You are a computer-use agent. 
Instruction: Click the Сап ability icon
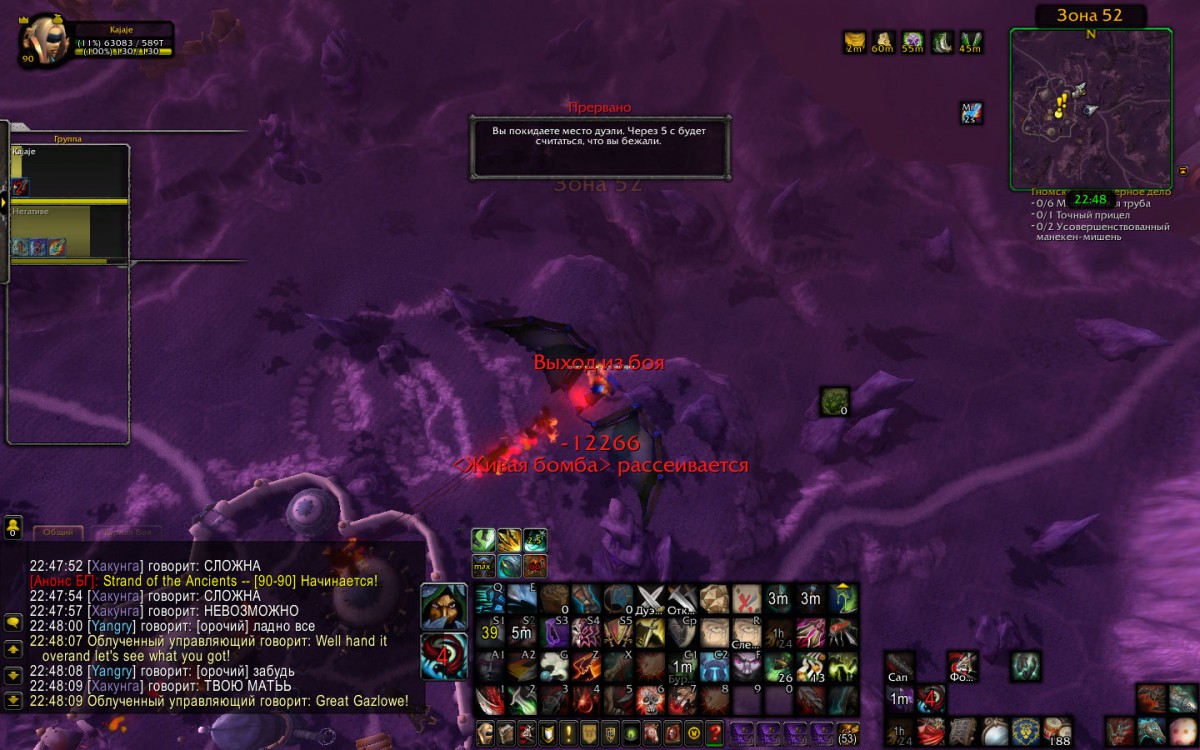point(899,665)
